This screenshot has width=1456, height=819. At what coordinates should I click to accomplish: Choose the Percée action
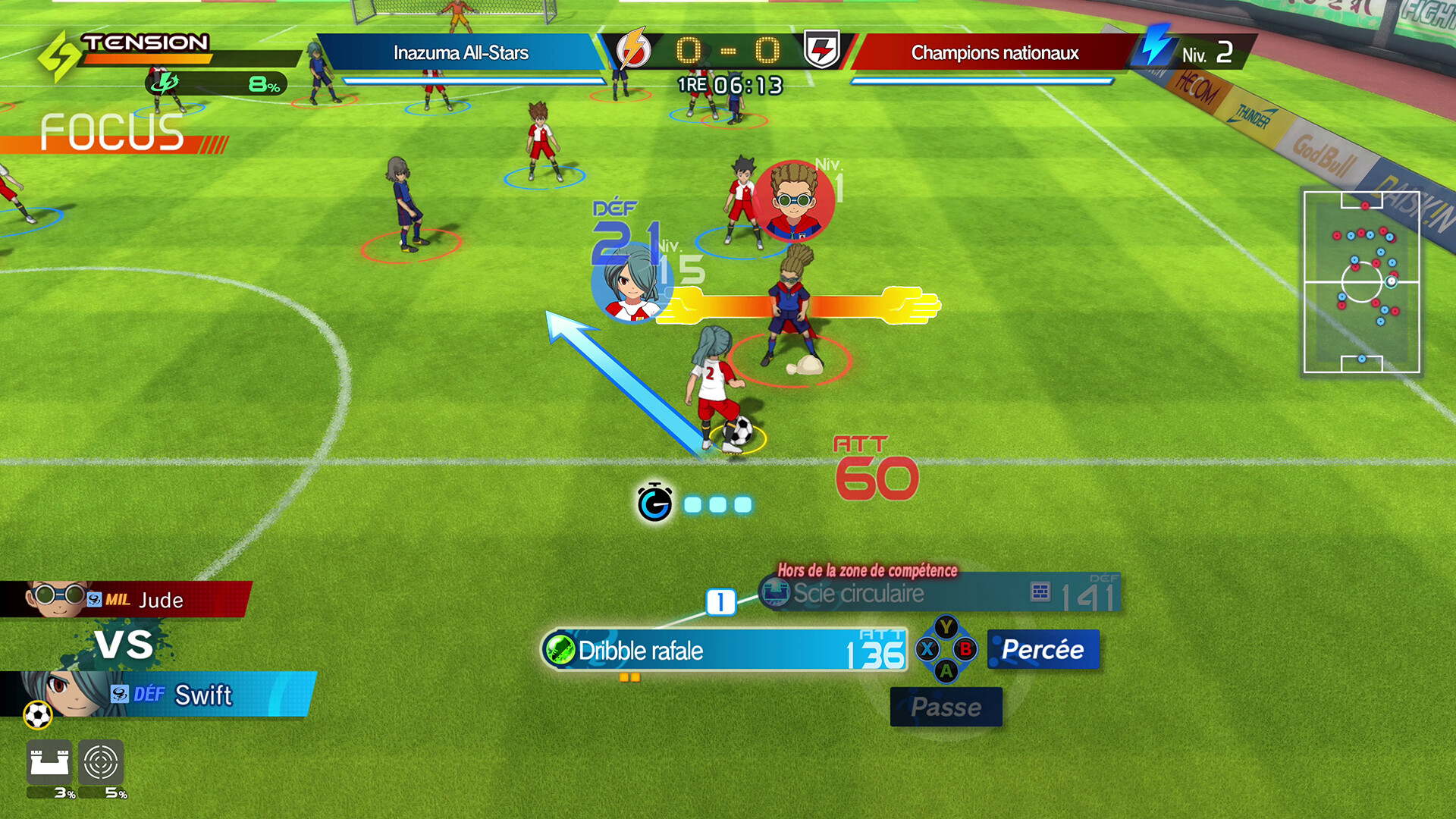point(1043,650)
